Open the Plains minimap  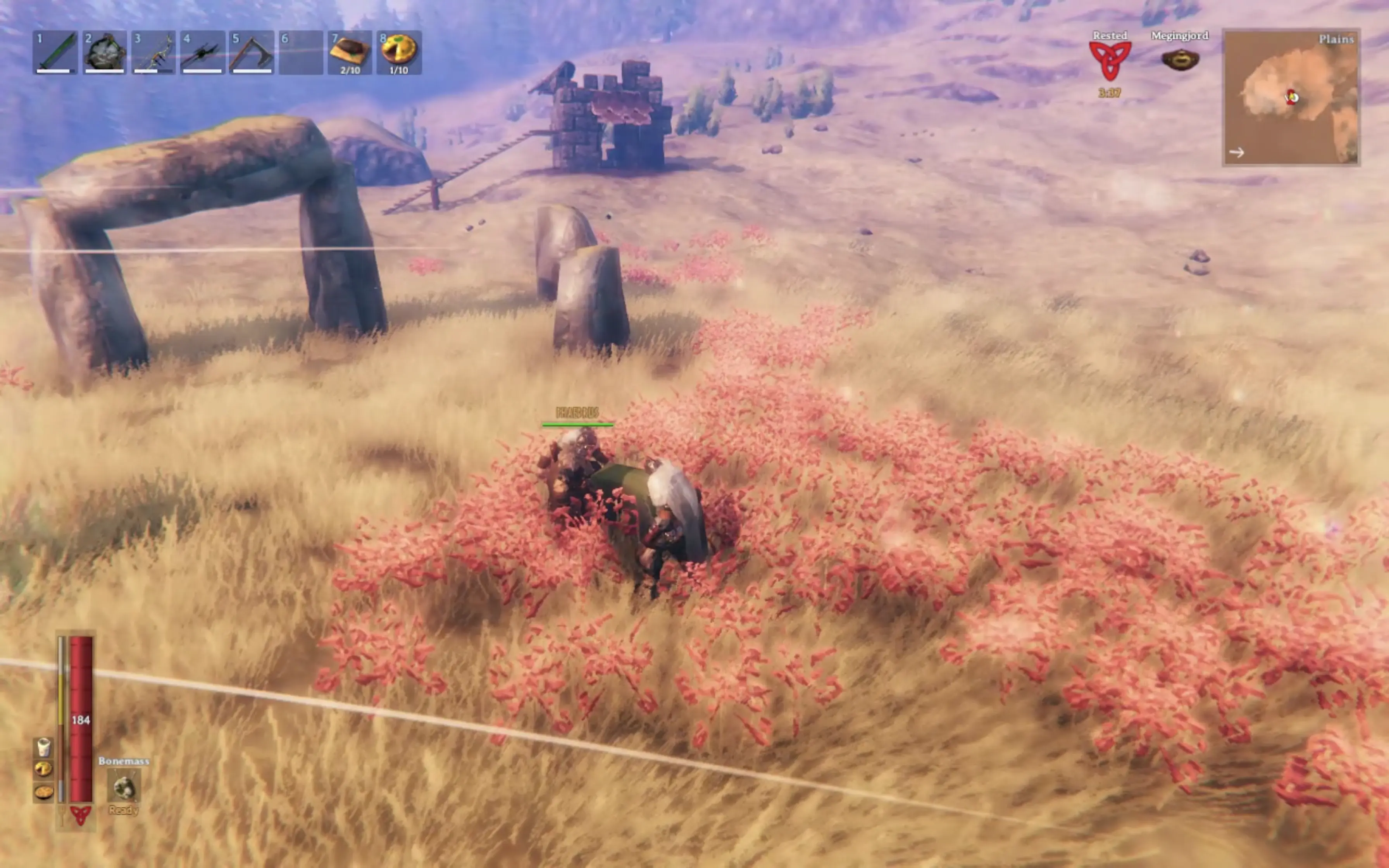point(1291,98)
